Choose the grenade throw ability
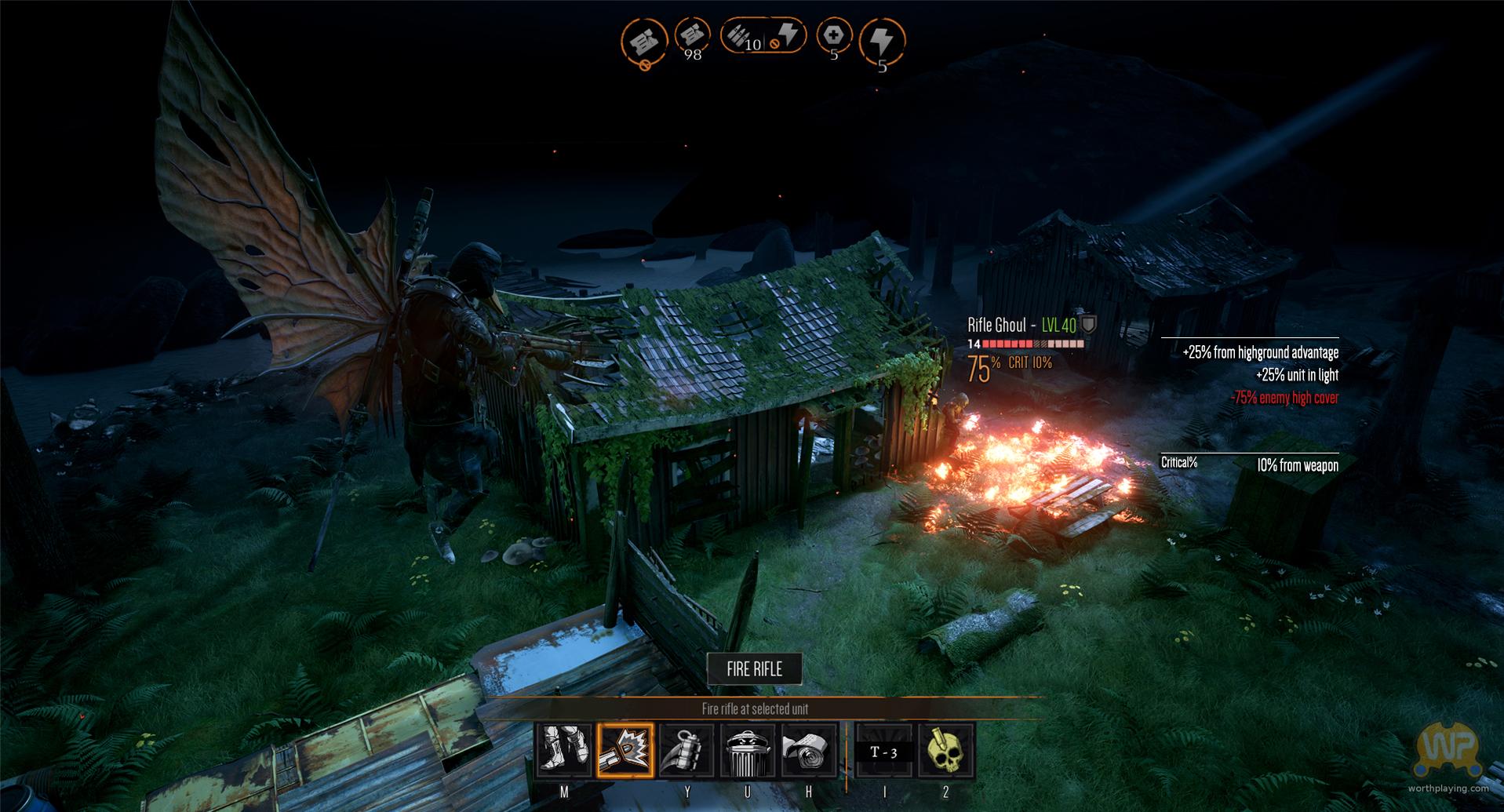The width and height of the screenshot is (1504, 812). [x=686, y=751]
